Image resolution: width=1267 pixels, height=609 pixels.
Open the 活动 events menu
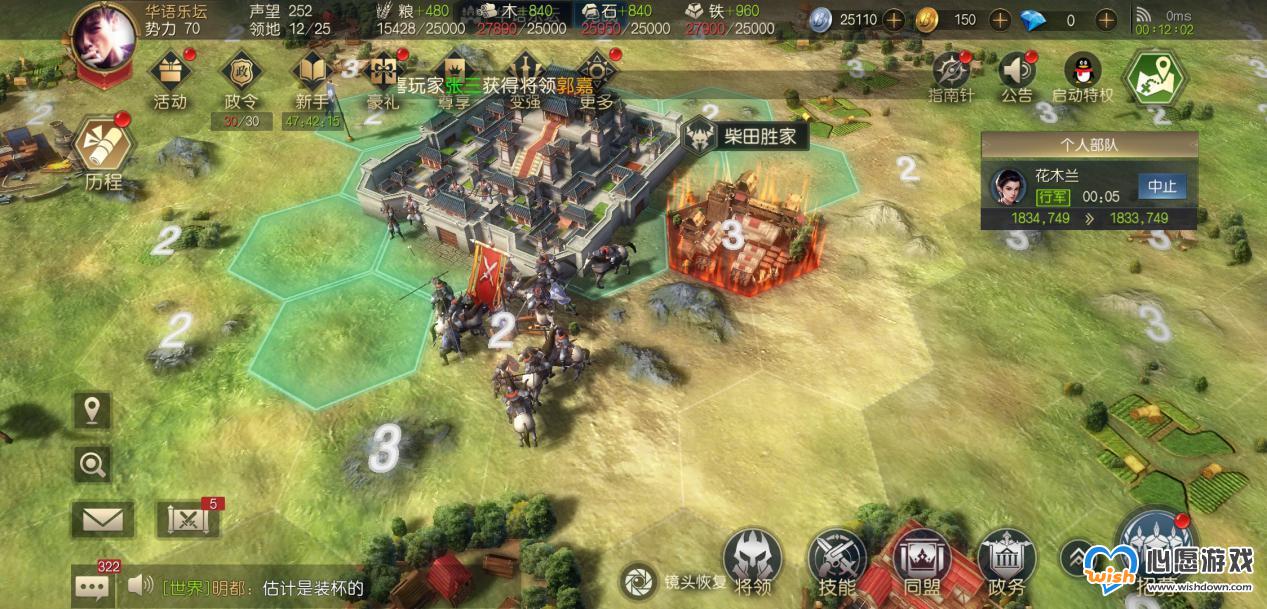tap(170, 74)
